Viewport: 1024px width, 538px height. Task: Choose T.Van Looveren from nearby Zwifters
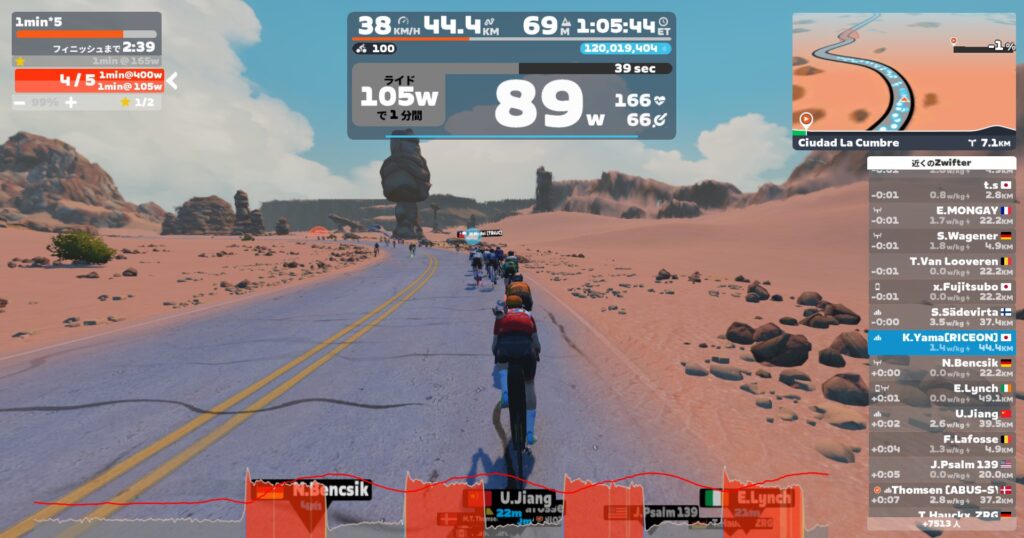click(941, 266)
